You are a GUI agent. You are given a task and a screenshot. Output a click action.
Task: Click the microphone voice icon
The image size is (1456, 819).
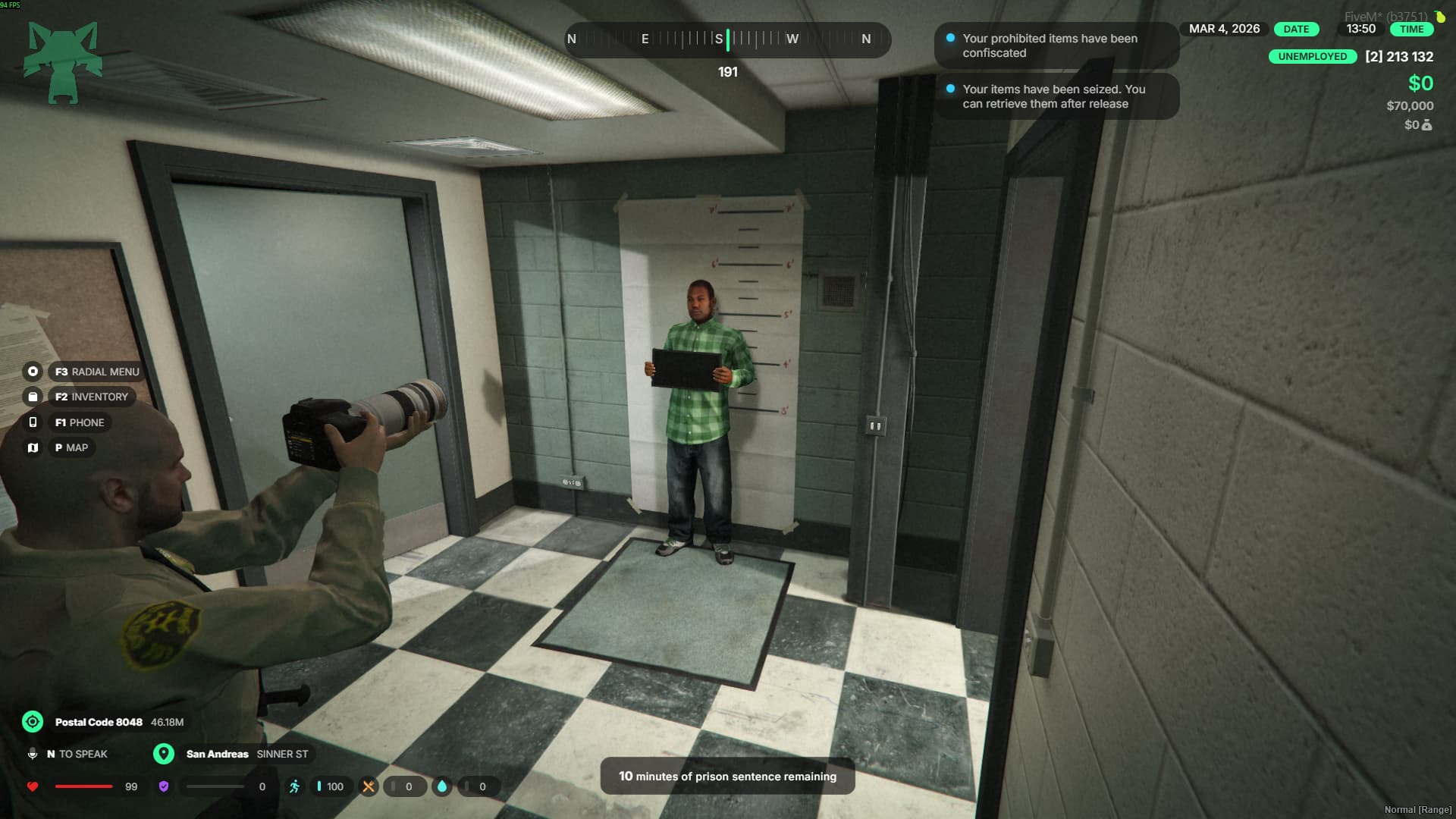(33, 754)
